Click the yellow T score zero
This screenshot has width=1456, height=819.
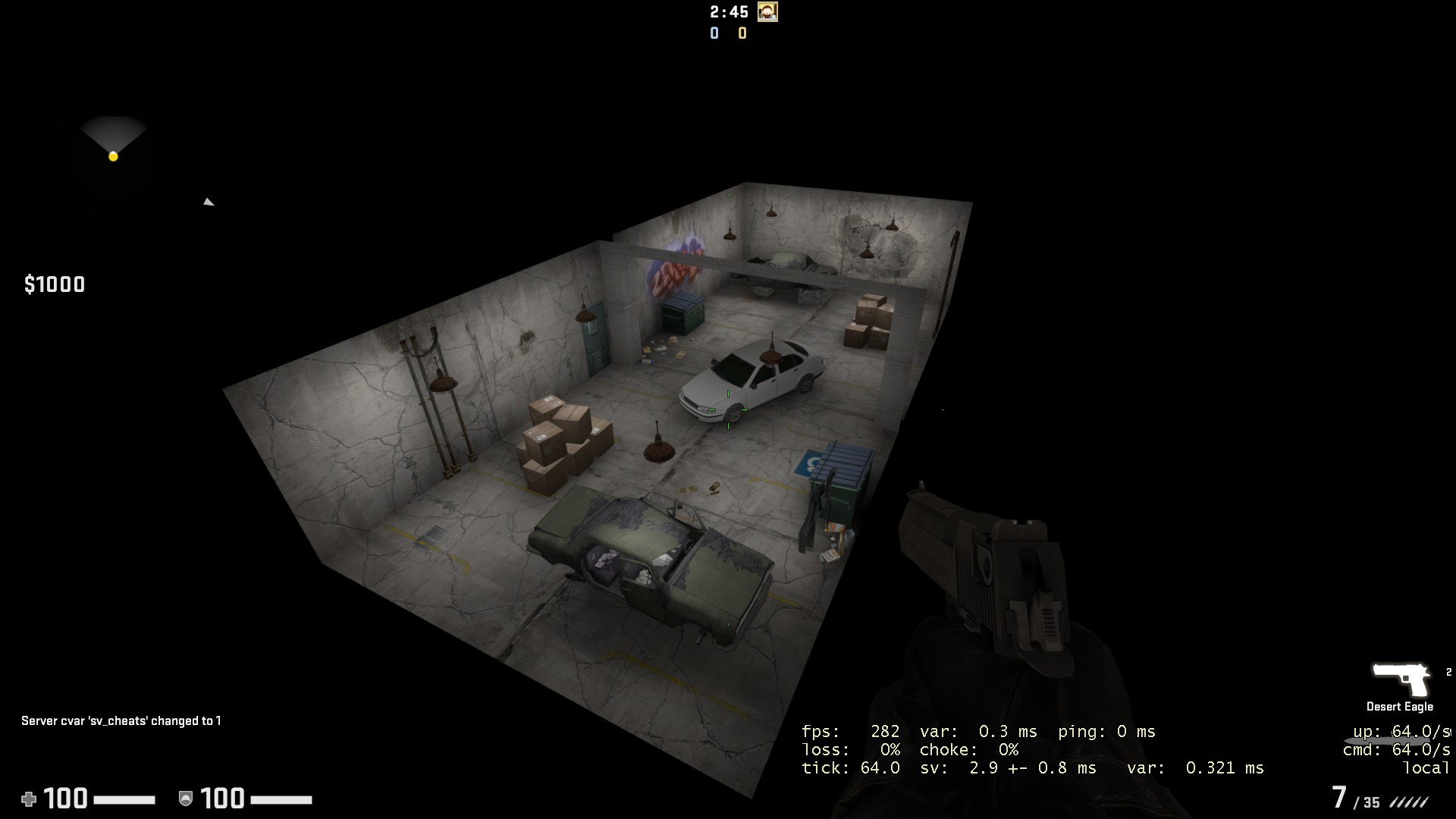(742, 33)
